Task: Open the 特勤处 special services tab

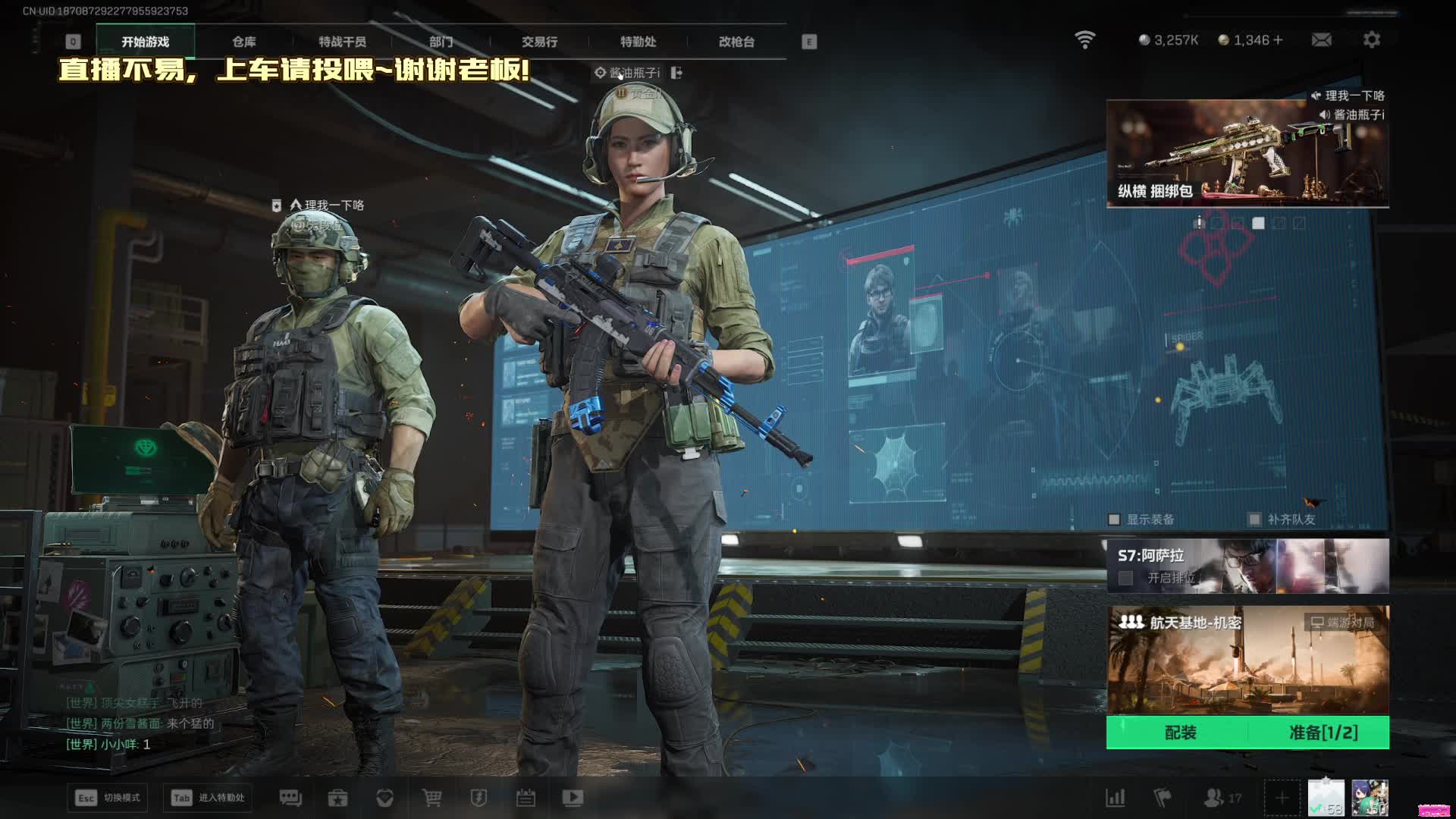Action: [x=638, y=42]
